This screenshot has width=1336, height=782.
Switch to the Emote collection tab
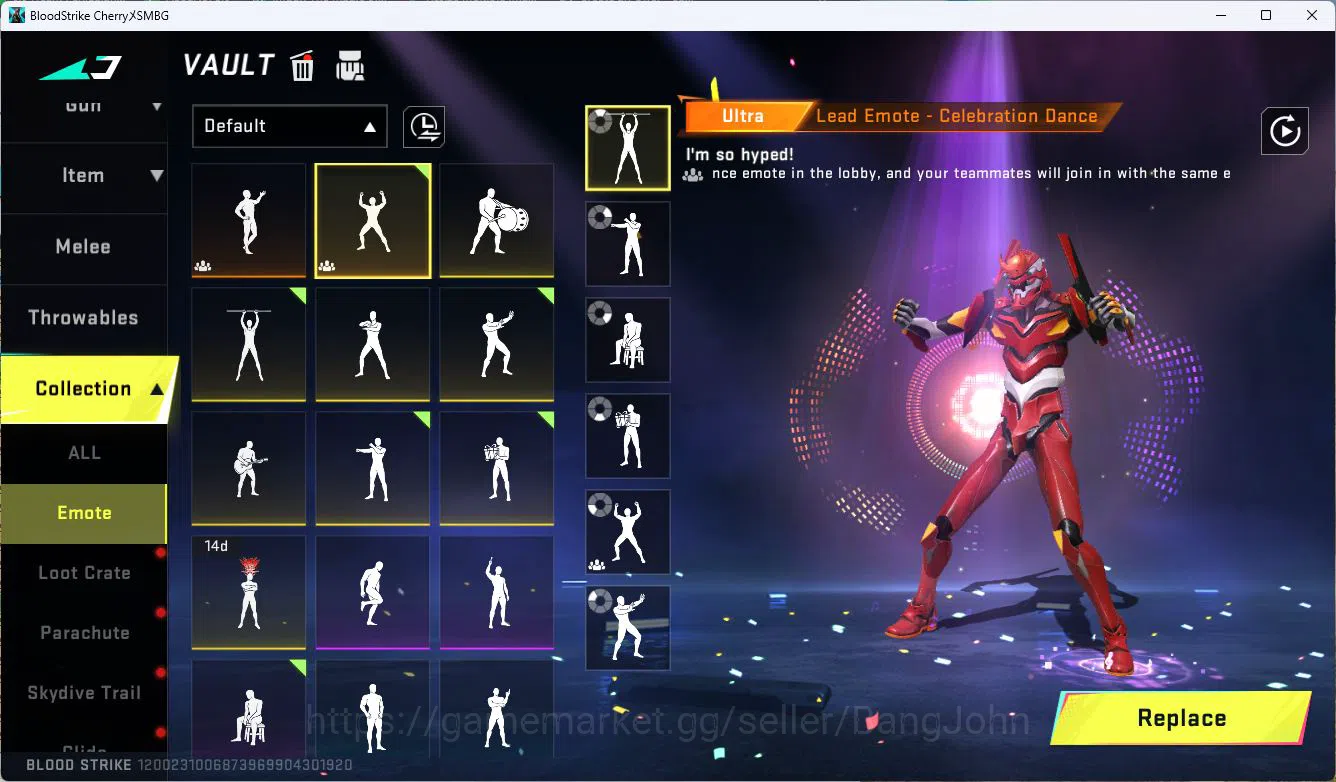84,512
